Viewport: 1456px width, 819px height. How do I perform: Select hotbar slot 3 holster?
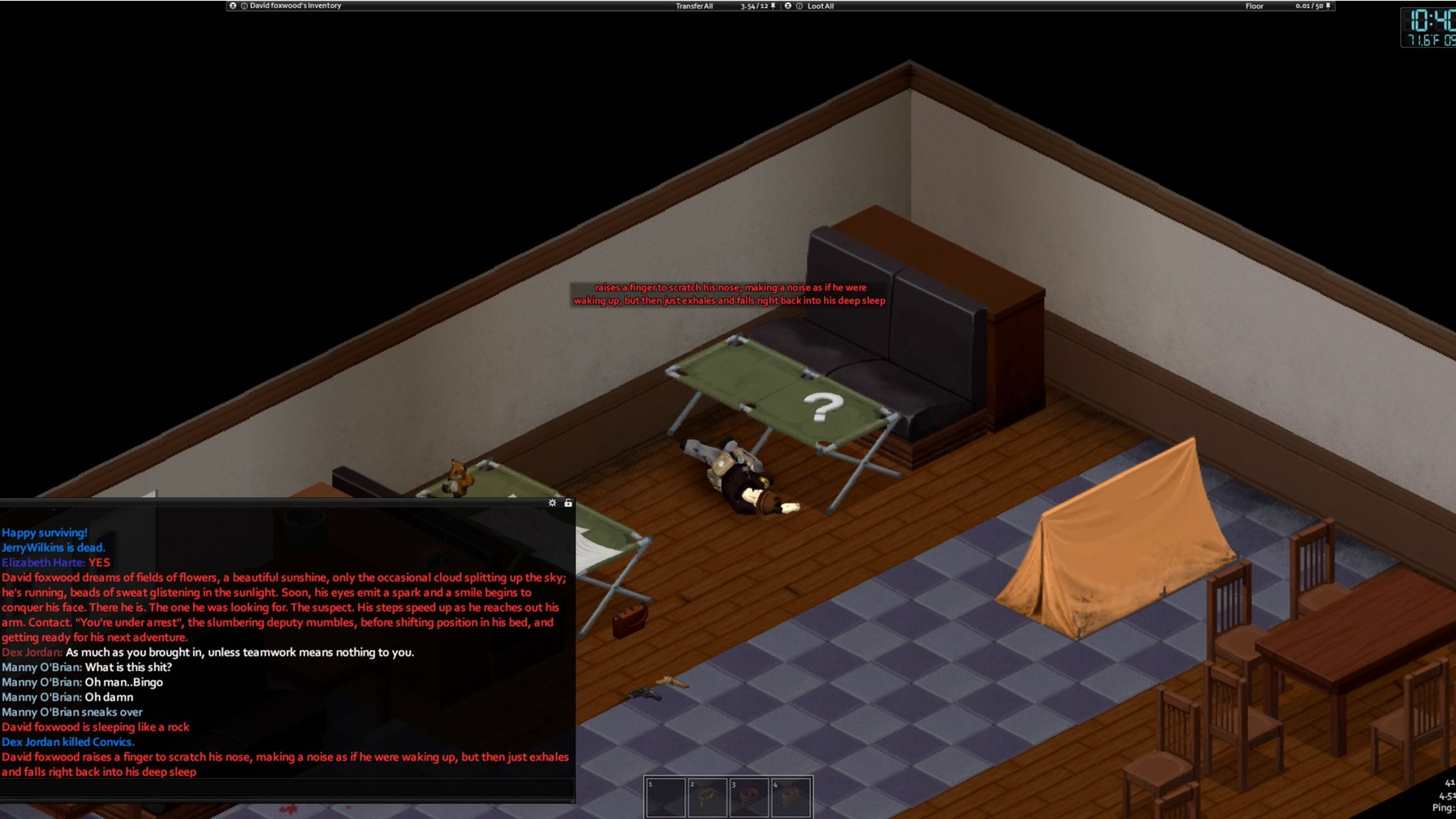pyautogui.click(x=749, y=797)
